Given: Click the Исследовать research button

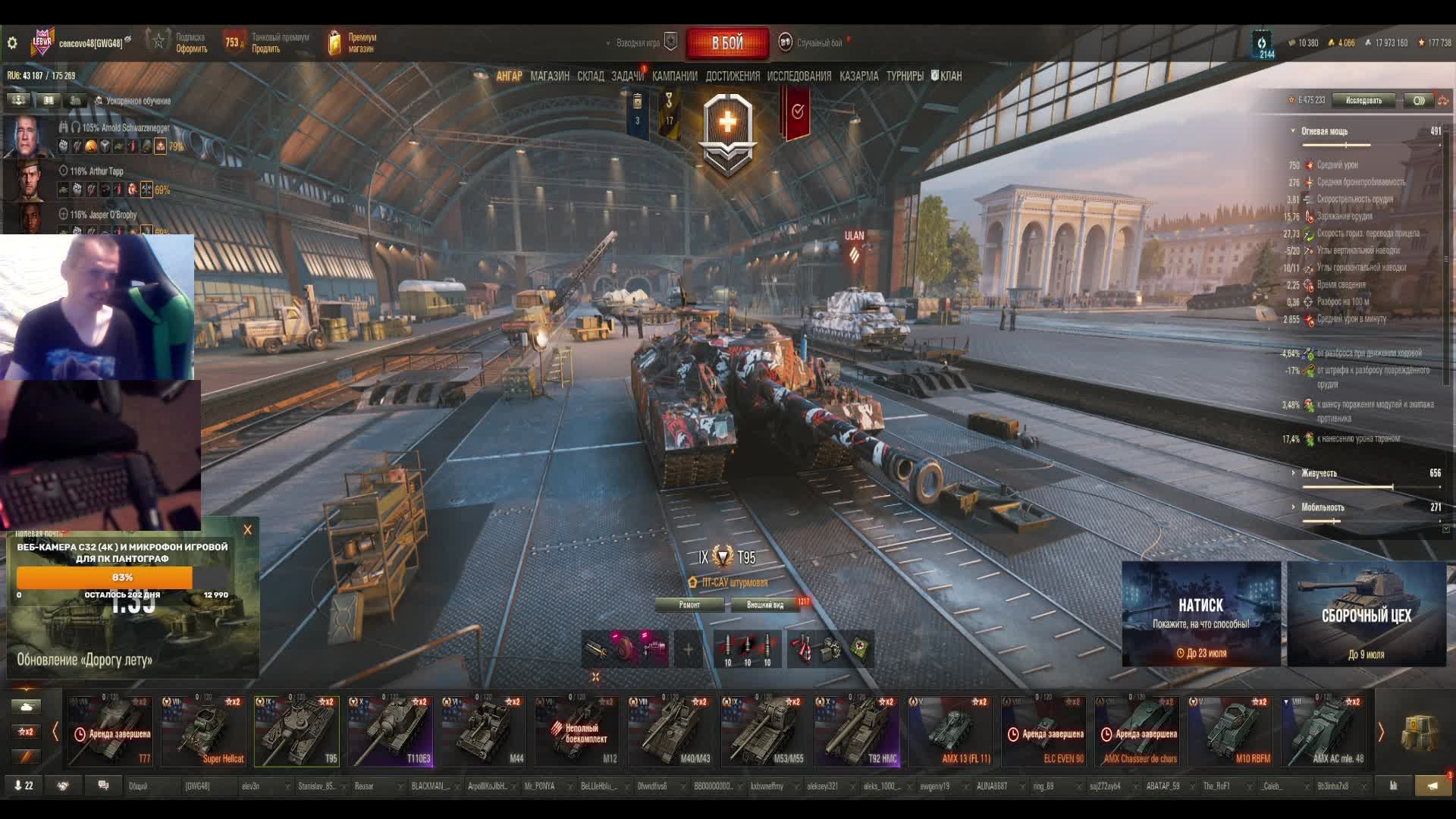Looking at the screenshot, I should 1363,100.
